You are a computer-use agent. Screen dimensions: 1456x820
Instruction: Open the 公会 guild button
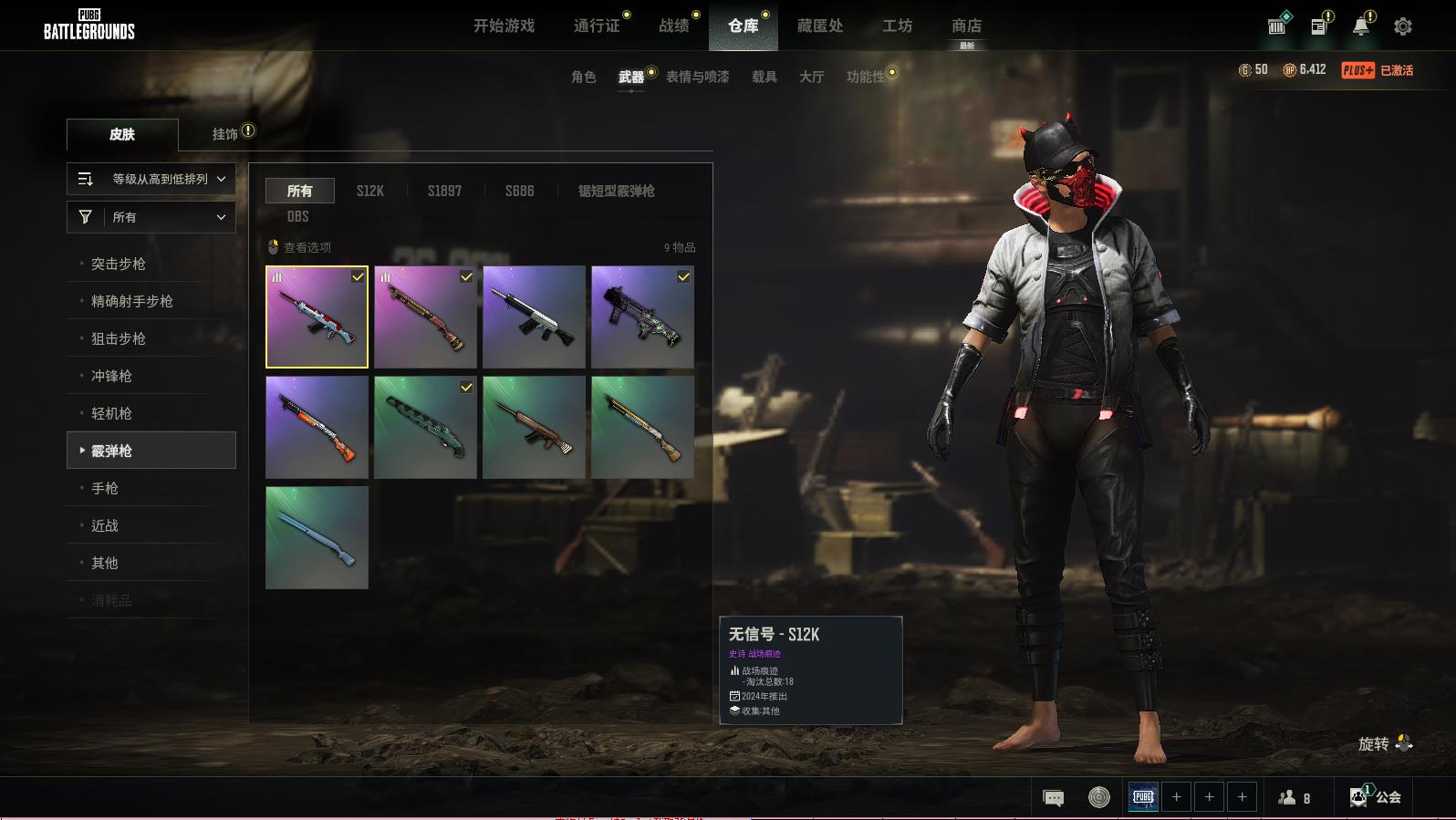click(1377, 797)
